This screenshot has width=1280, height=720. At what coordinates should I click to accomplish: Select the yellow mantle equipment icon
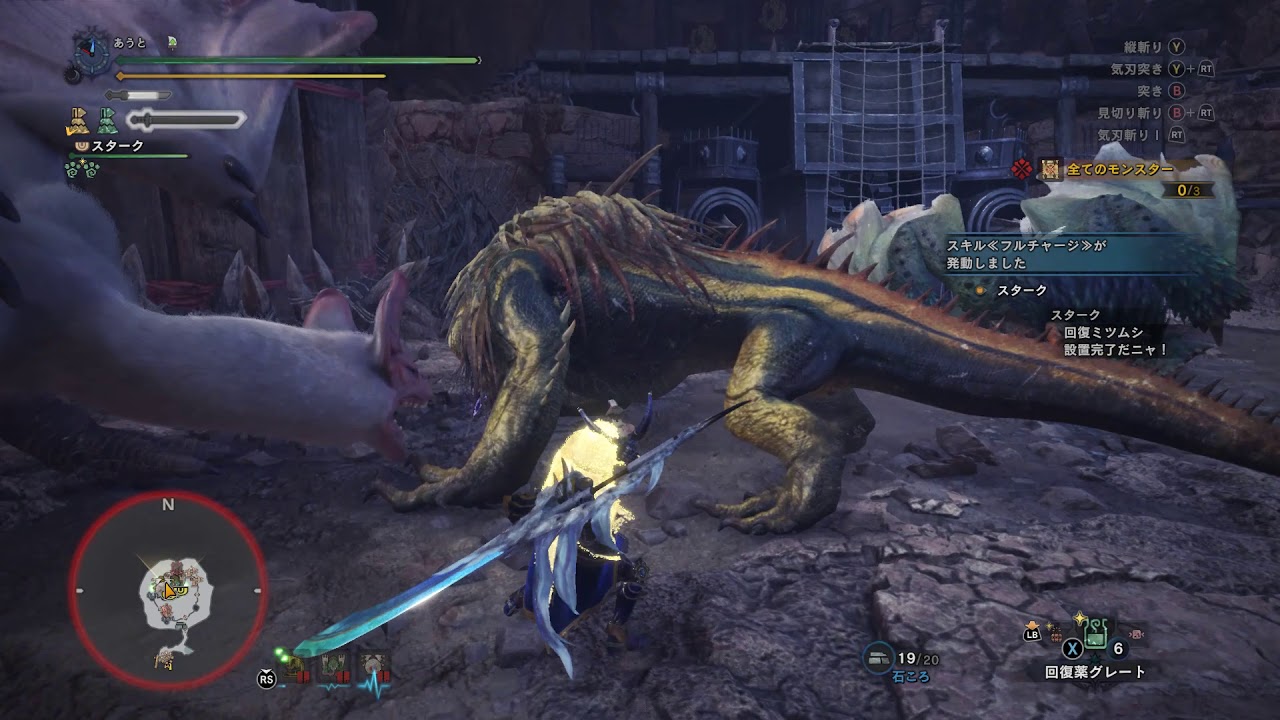(78, 121)
